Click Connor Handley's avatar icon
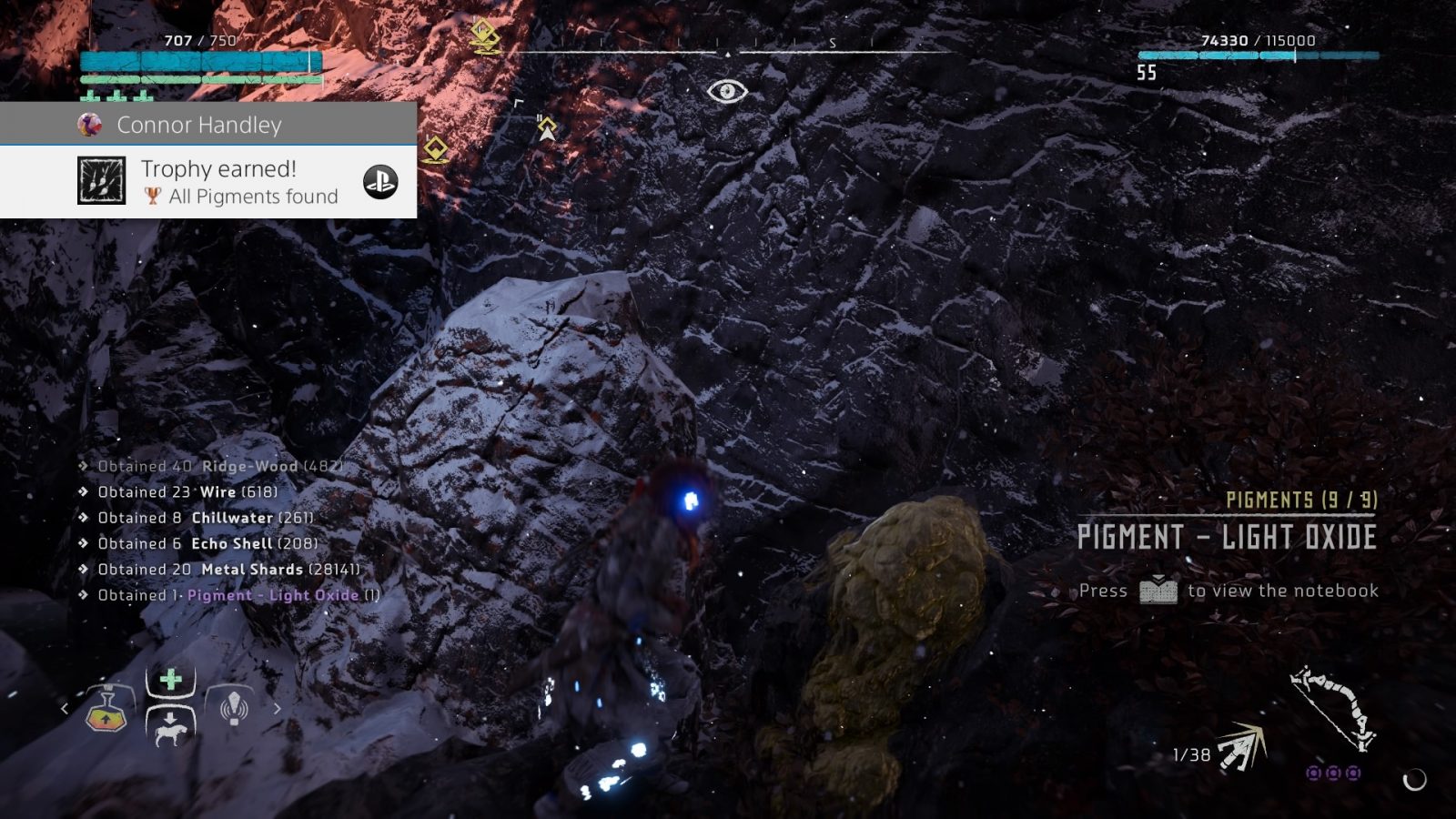Viewport: 1456px width, 819px height. point(87,125)
